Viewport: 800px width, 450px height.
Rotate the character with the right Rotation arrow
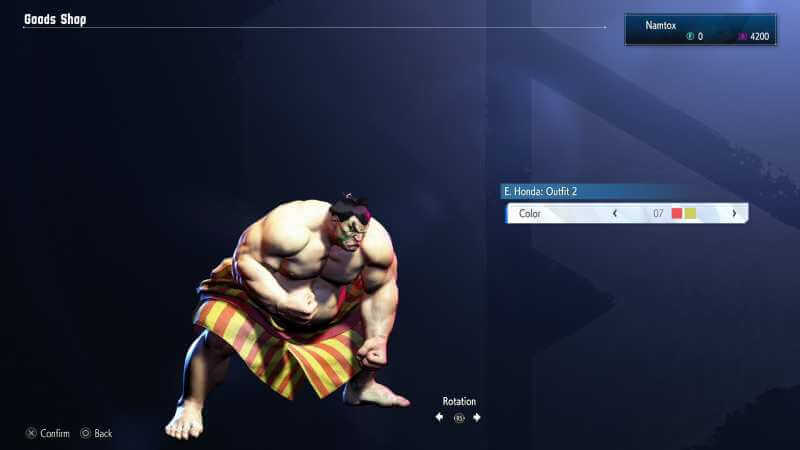click(x=477, y=417)
